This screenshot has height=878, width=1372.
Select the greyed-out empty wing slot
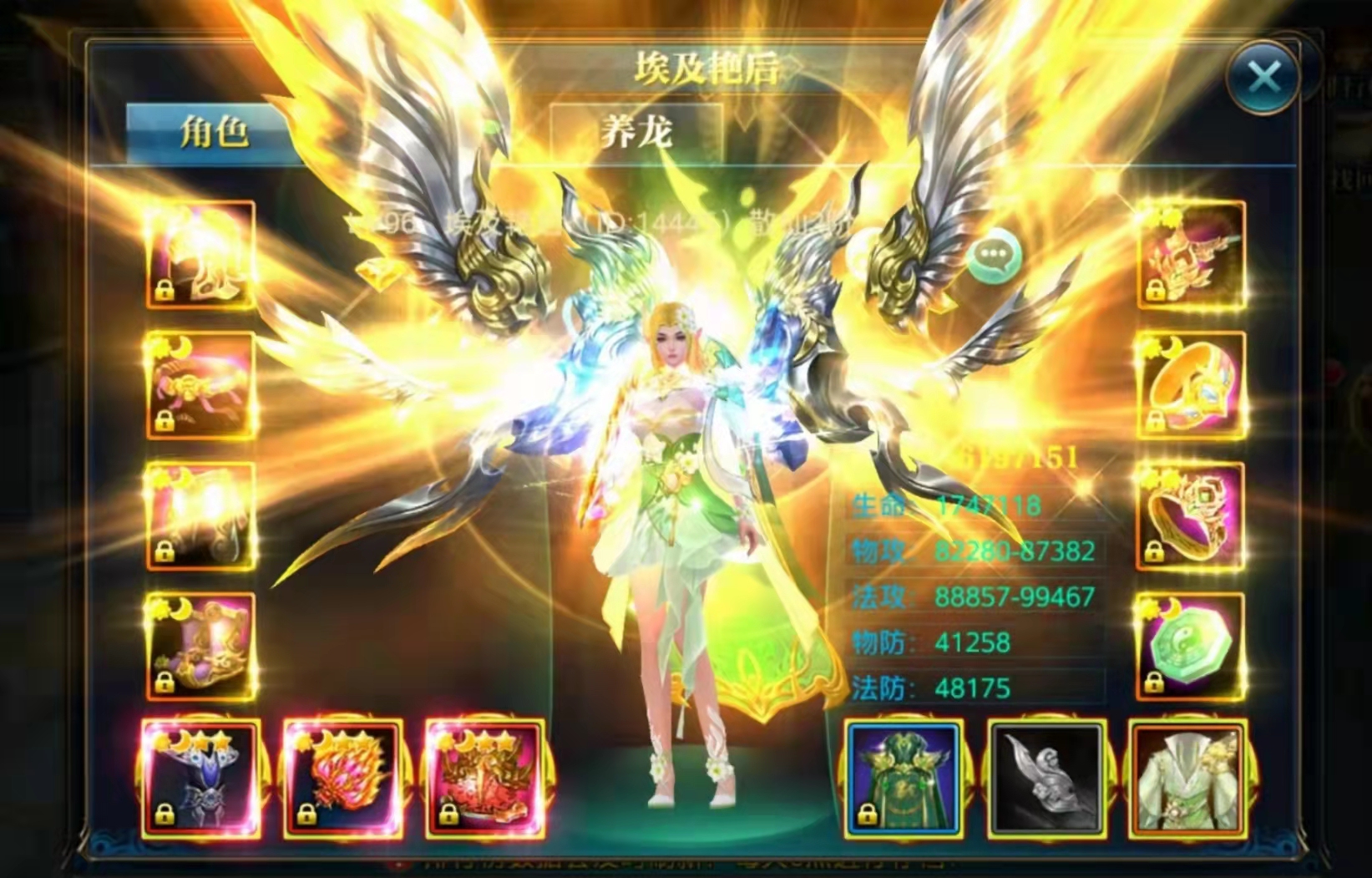tap(1046, 779)
